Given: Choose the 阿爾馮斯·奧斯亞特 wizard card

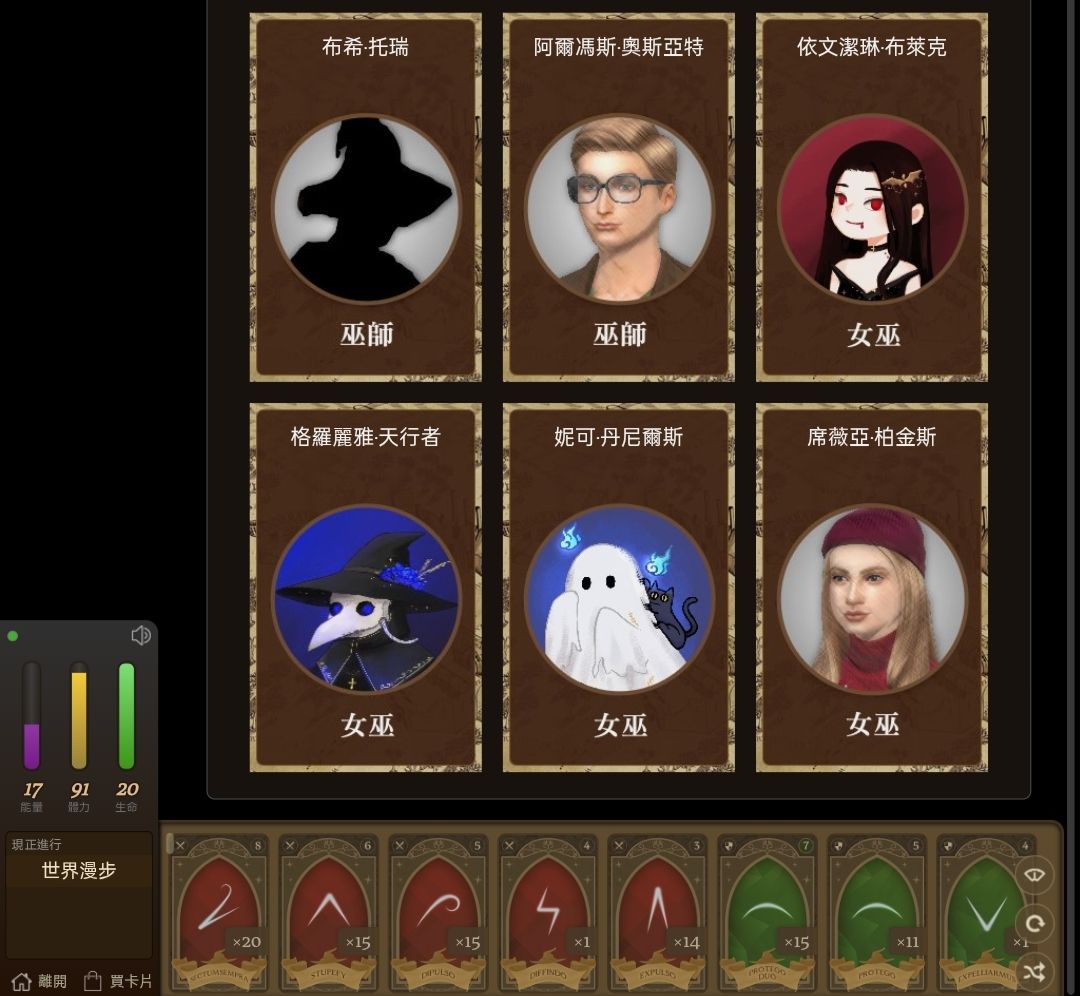Looking at the screenshot, I should pyautogui.click(x=618, y=197).
